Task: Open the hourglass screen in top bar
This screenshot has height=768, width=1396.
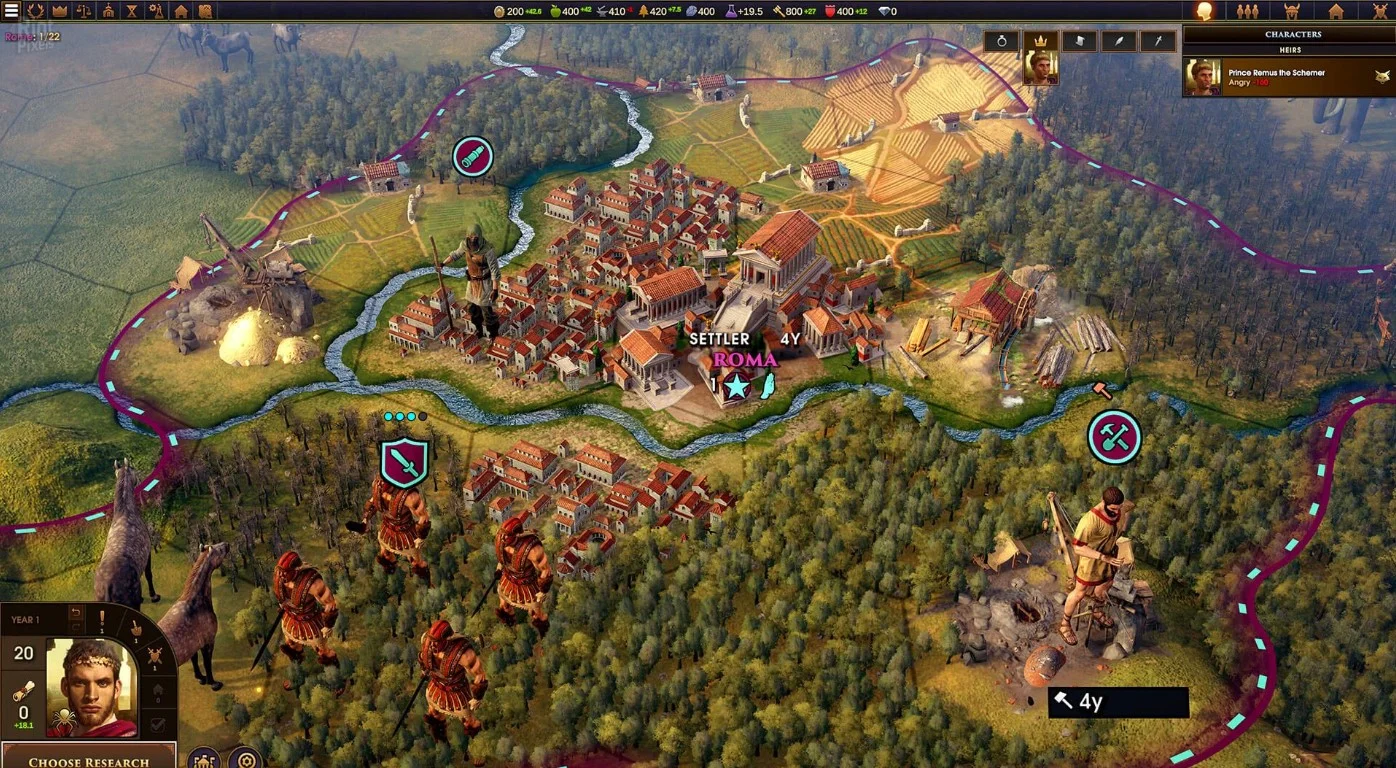Action: [x=132, y=11]
